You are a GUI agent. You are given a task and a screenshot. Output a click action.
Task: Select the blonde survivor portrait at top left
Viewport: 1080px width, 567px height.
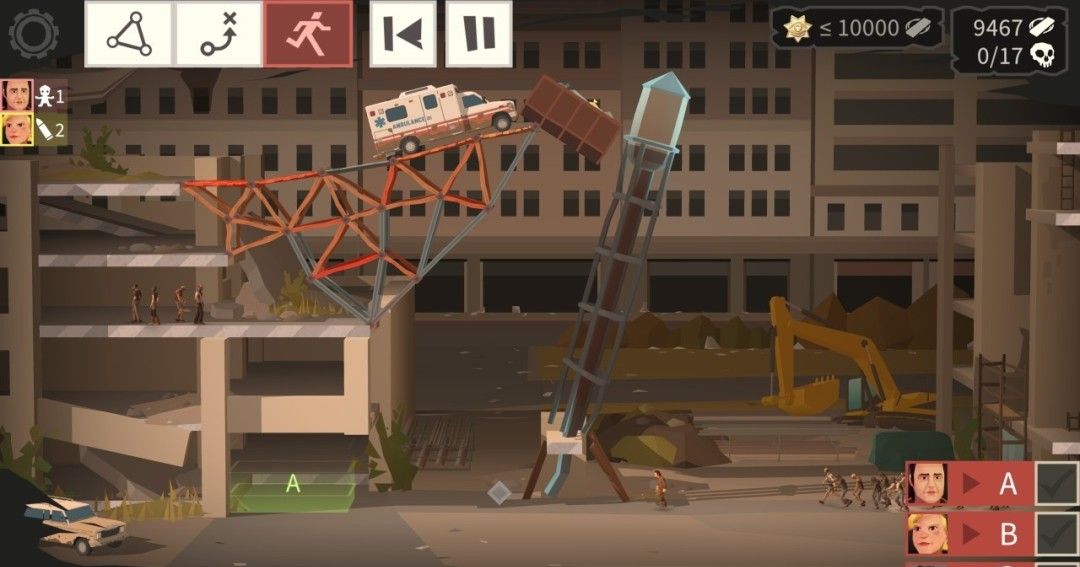pos(17,129)
